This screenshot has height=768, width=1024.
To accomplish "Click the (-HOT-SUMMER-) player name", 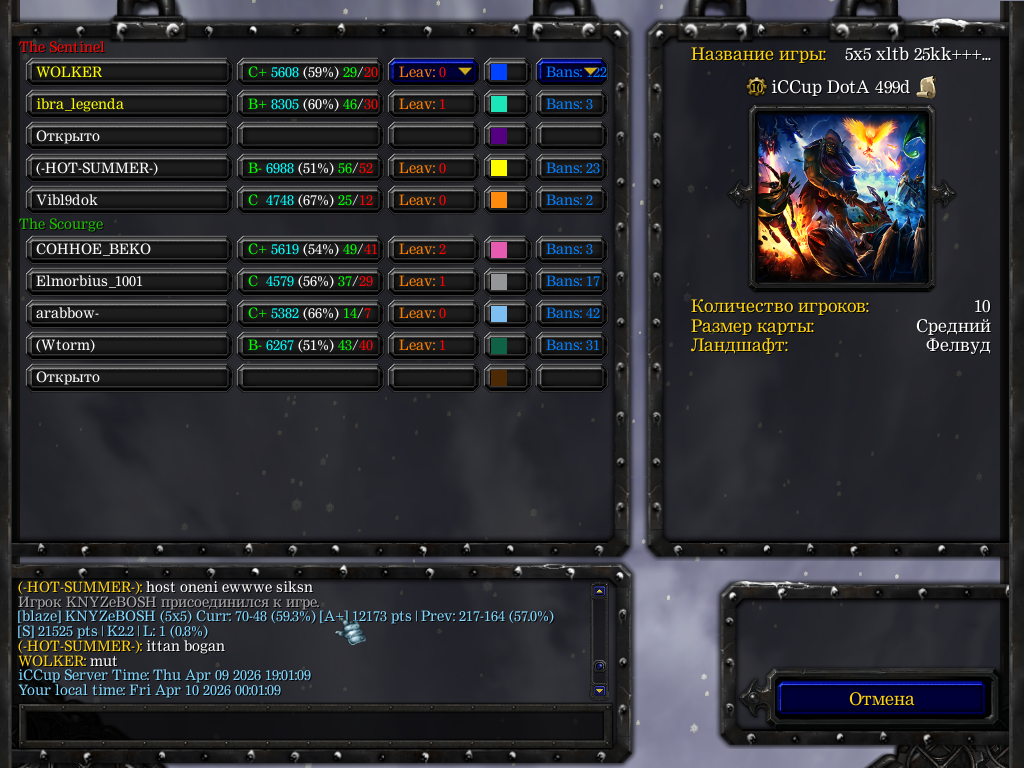I will pyautogui.click(x=129, y=168).
